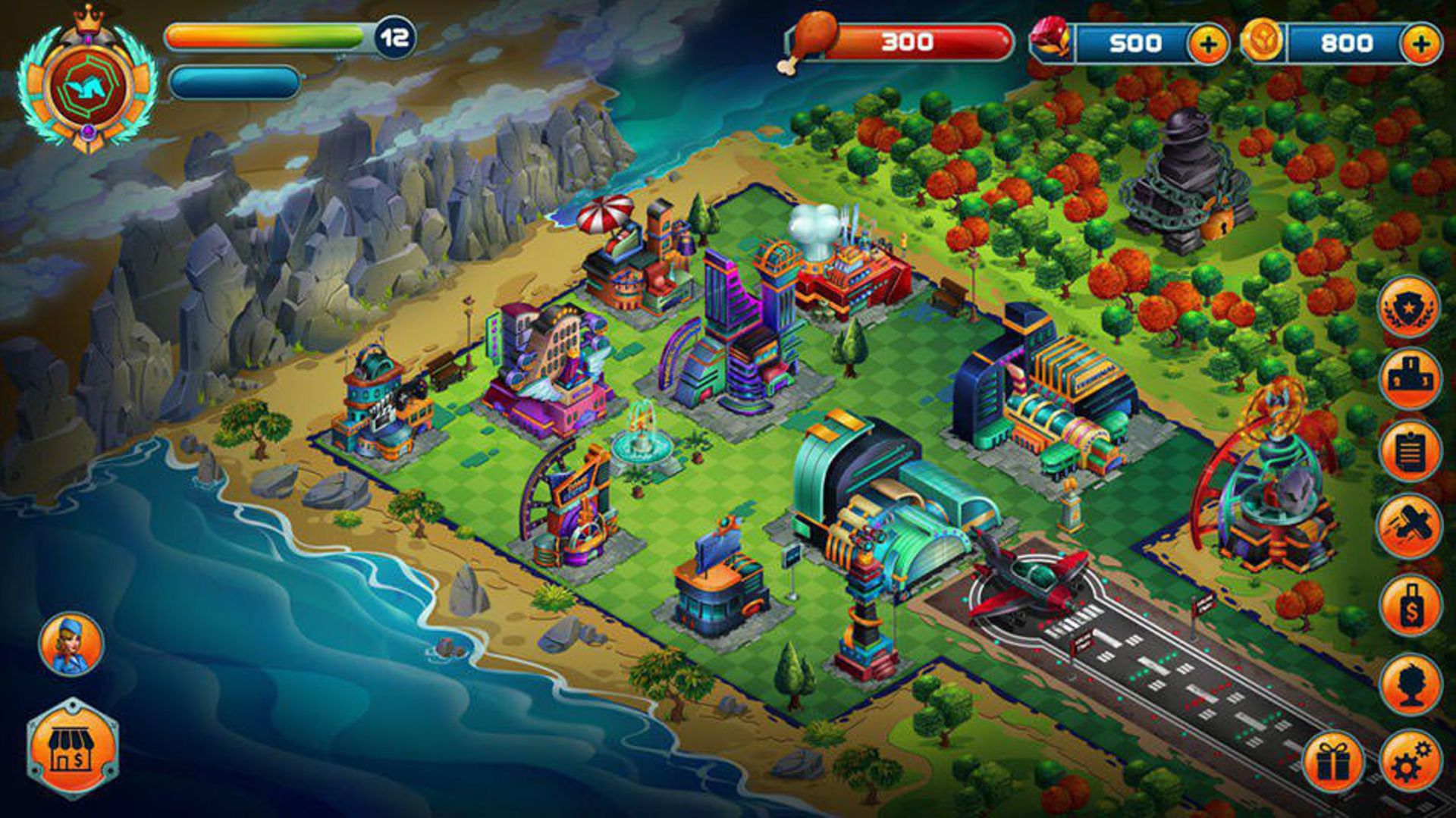Screen dimensions: 1456x818
Task: Tap the stewardess advisor portrait
Action: pos(71,644)
